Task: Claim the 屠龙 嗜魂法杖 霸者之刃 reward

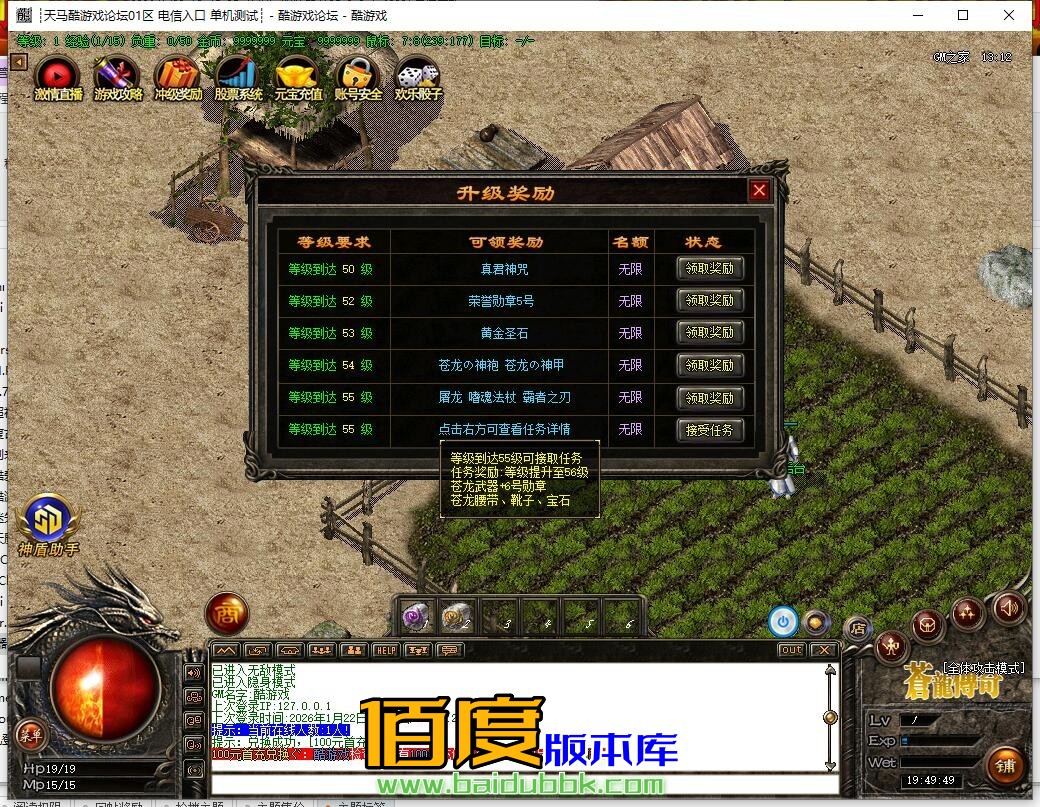Action: click(x=710, y=398)
